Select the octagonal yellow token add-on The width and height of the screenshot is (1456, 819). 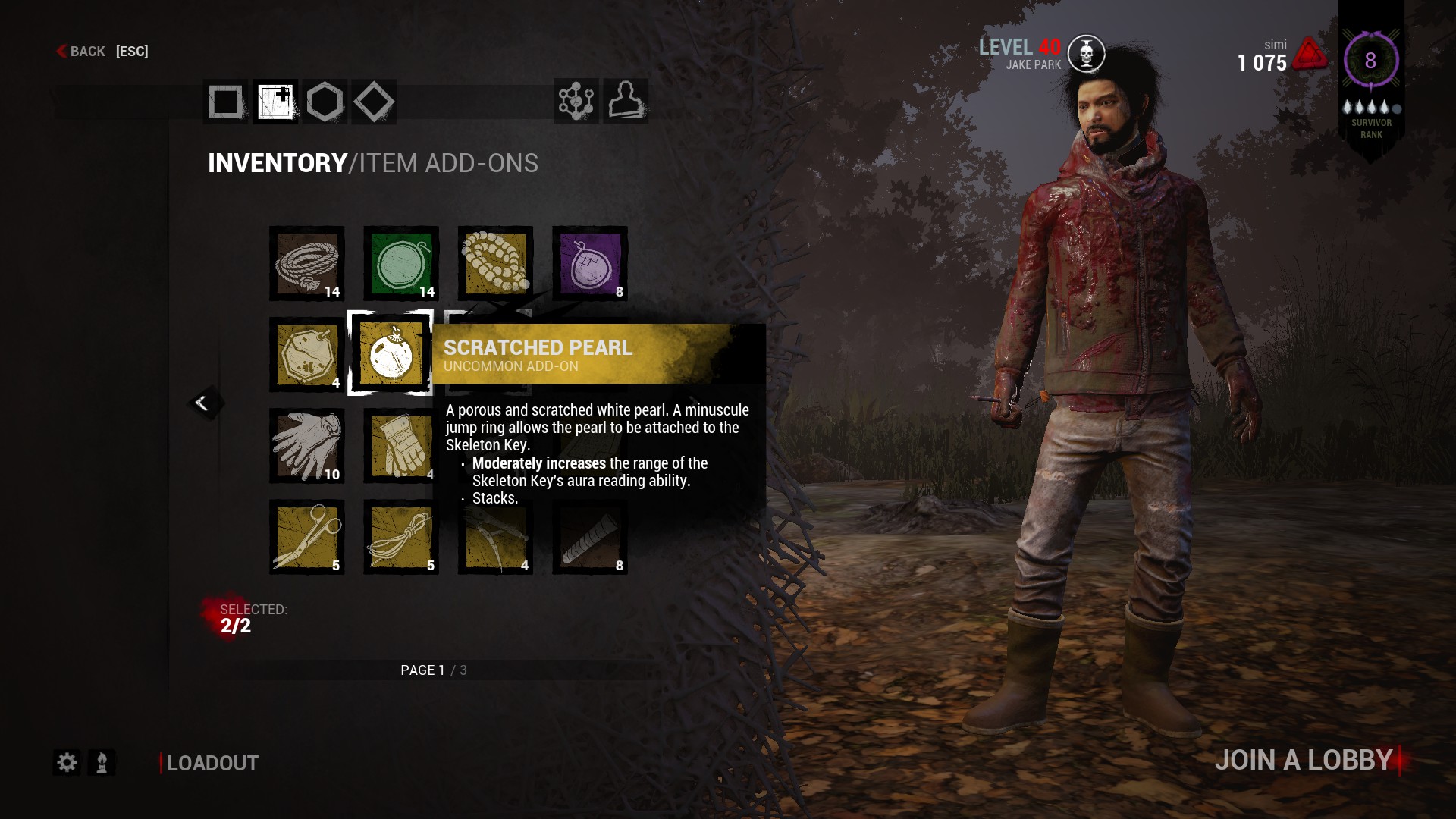307,355
